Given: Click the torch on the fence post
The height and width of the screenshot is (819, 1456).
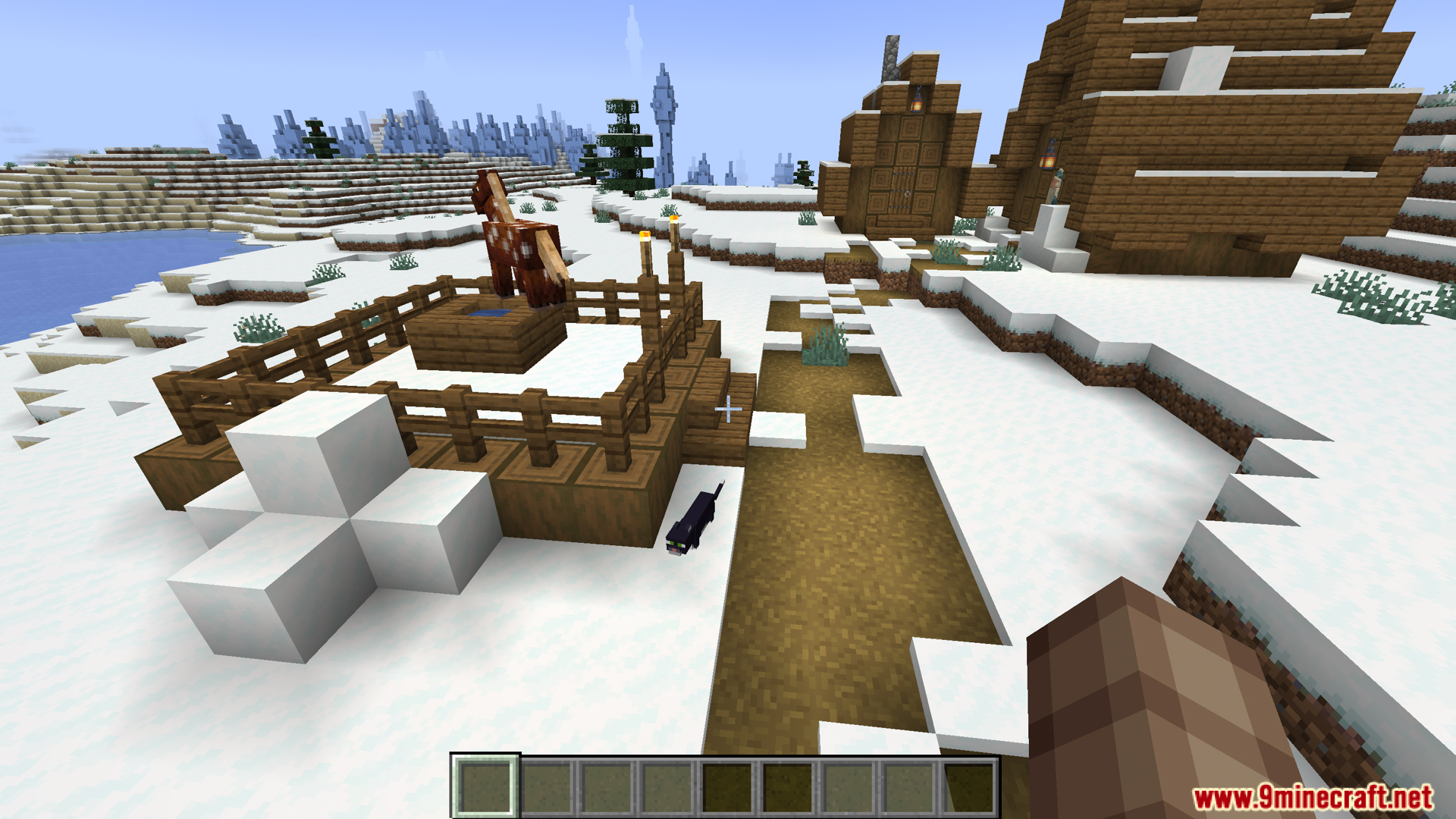Looking at the screenshot, I should [645, 237].
